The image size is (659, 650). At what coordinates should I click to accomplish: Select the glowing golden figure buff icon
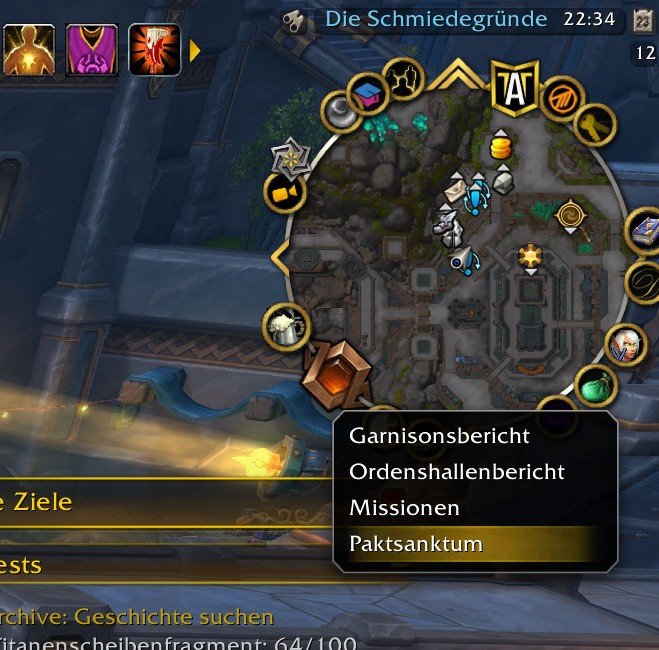28,51
